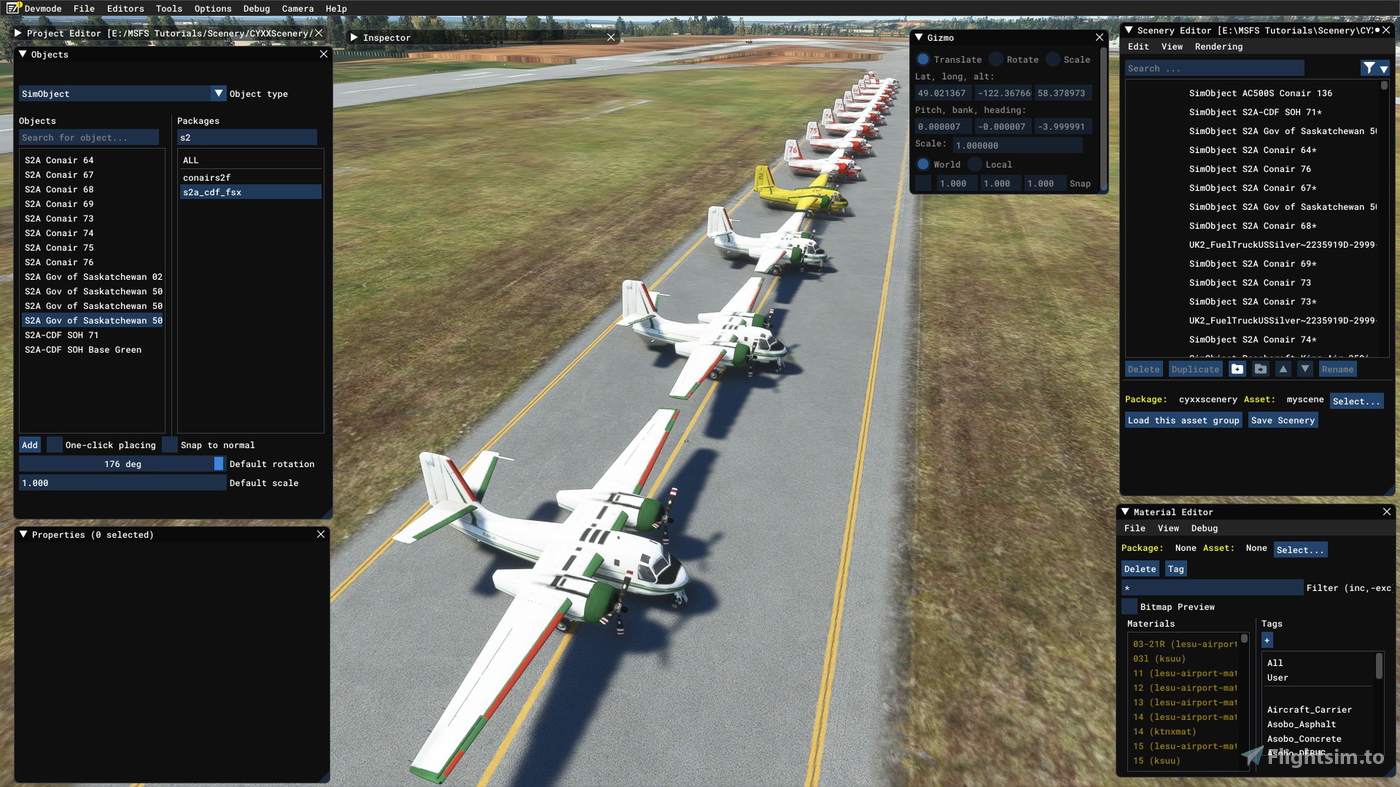Screen dimensions: 1400x787
Task: Click the Add button in Objects panel
Action: click(29, 444)
